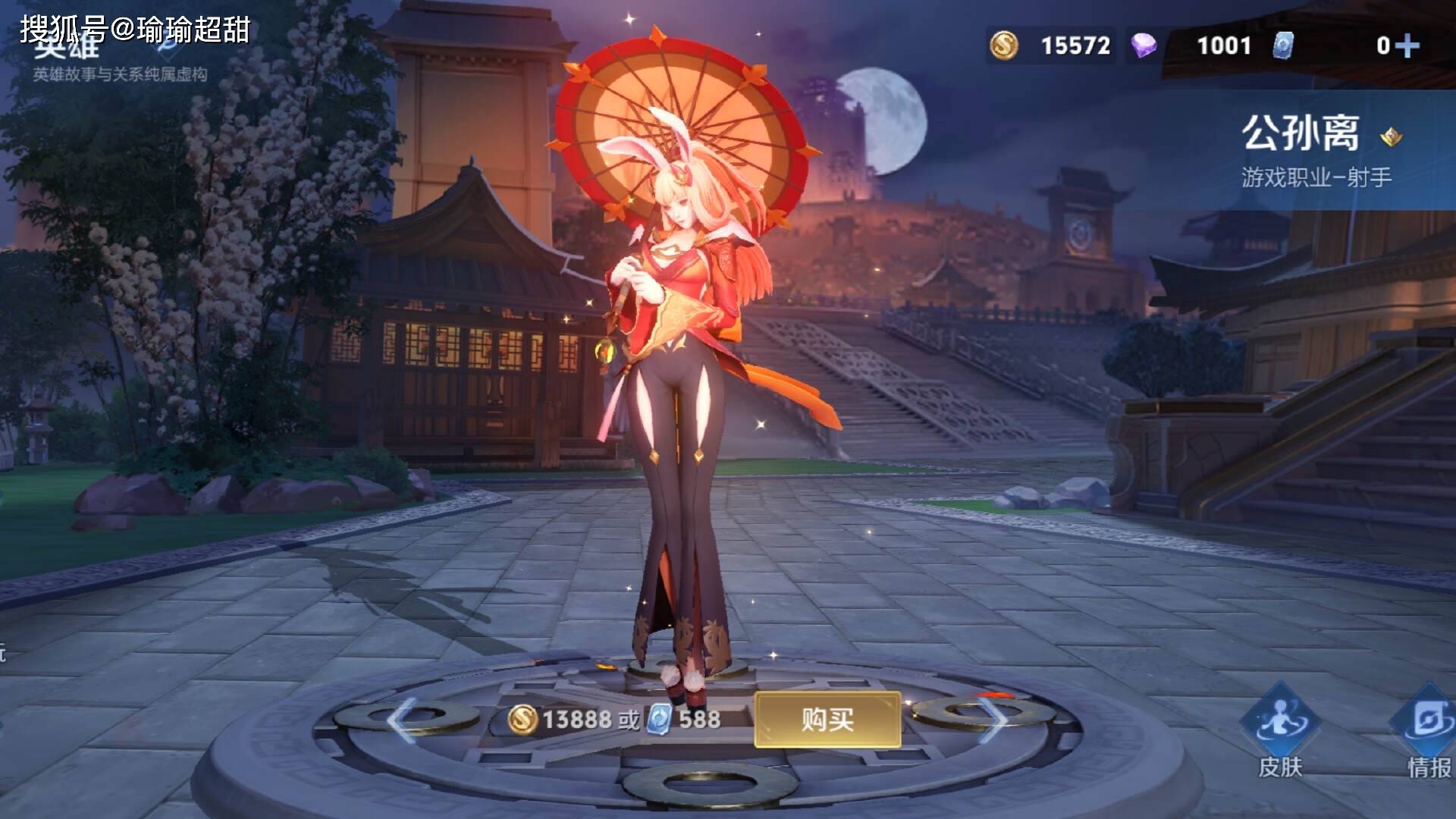Click the purple diamond currency icon
The image size is (1456, 819).
1144,45
